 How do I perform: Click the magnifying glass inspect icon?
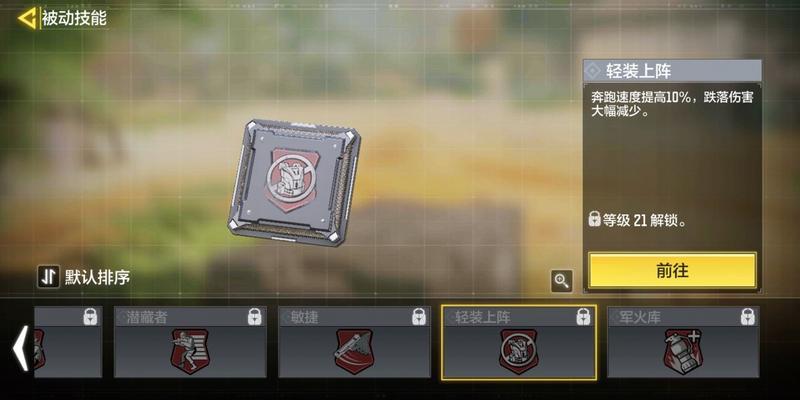[562, 281]
